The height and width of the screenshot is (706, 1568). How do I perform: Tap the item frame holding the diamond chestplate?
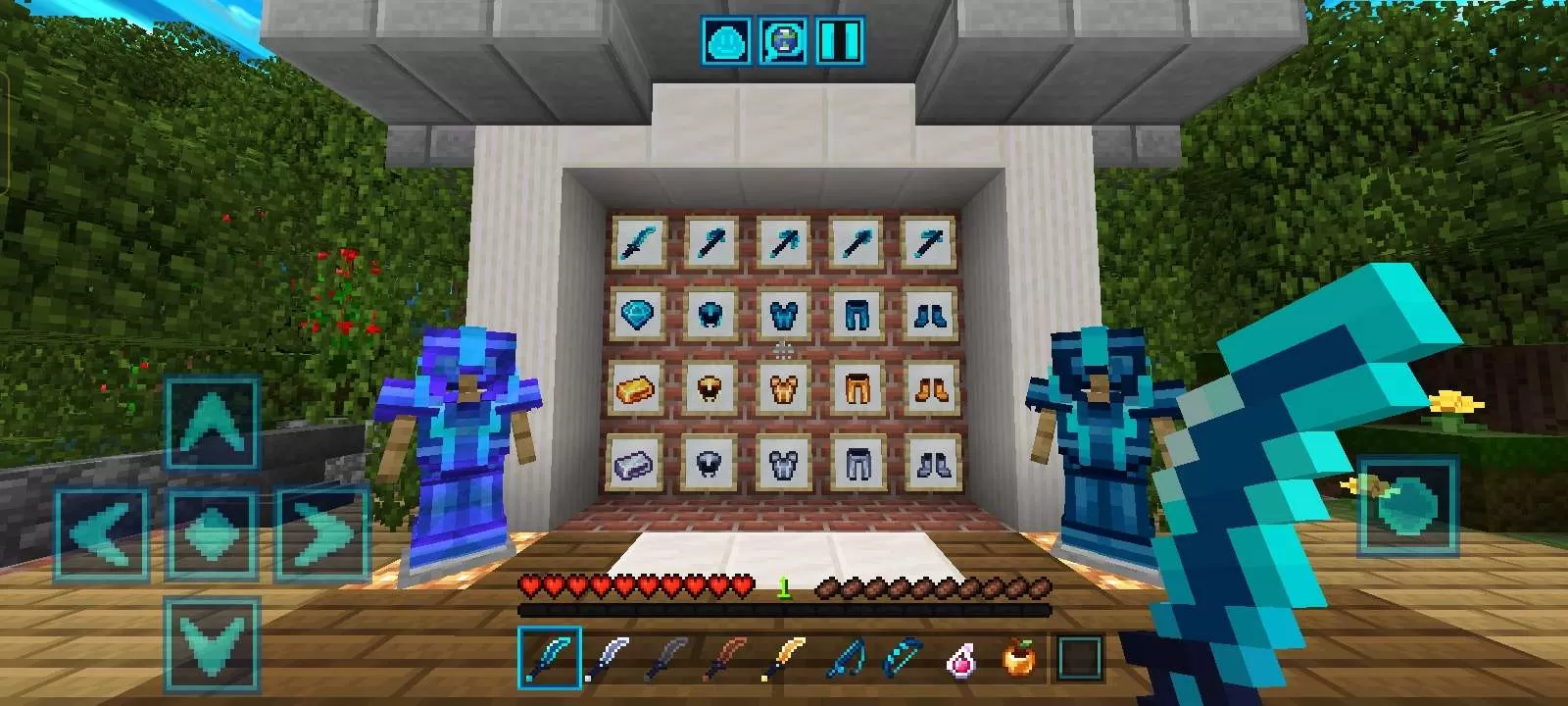tap(784, 316)
